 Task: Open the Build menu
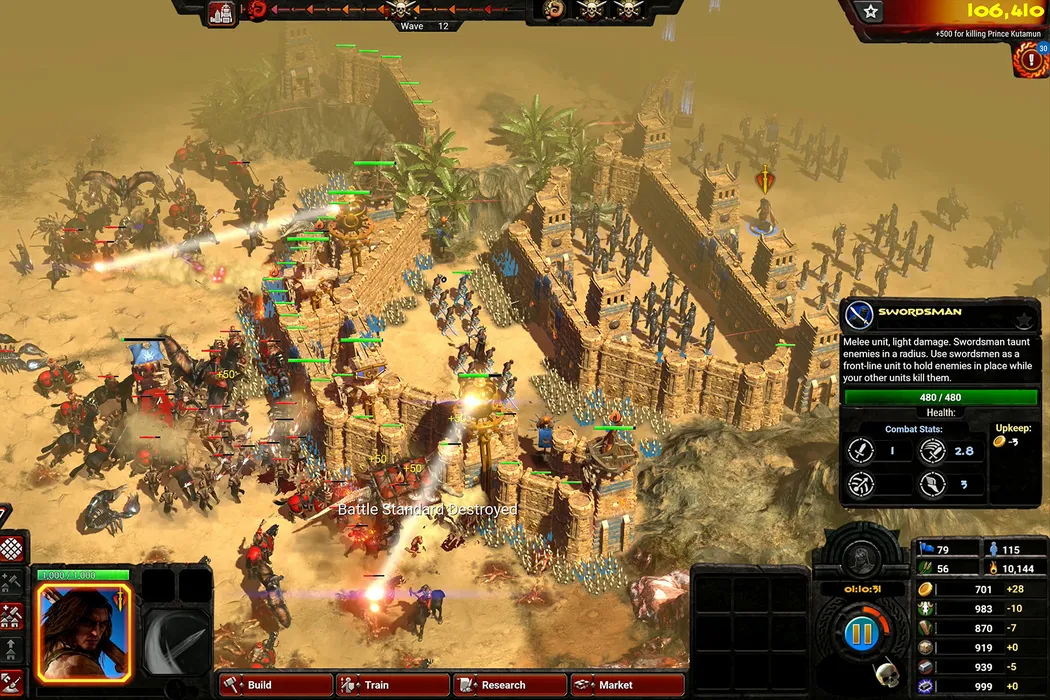point(275,685)
